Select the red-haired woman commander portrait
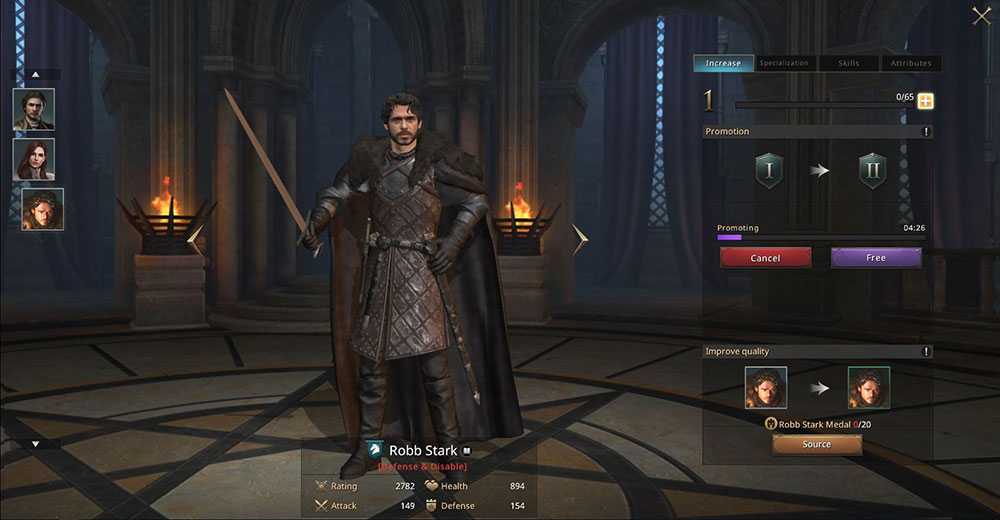 (x=33, y=159)
